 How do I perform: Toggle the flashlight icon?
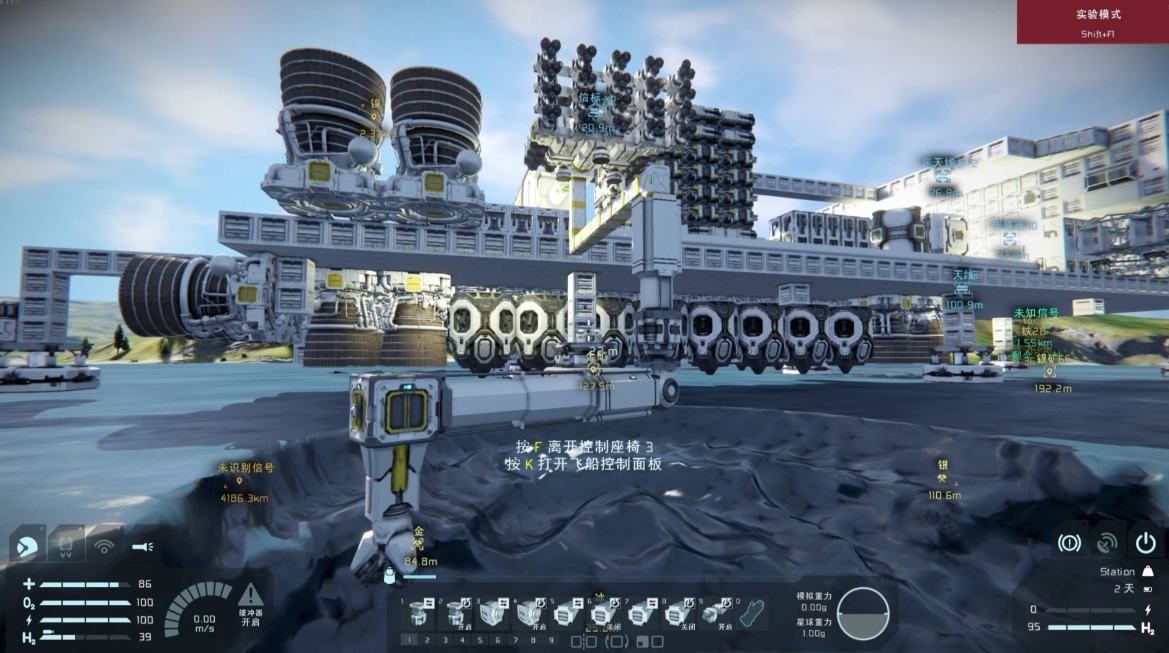[142, 547]
